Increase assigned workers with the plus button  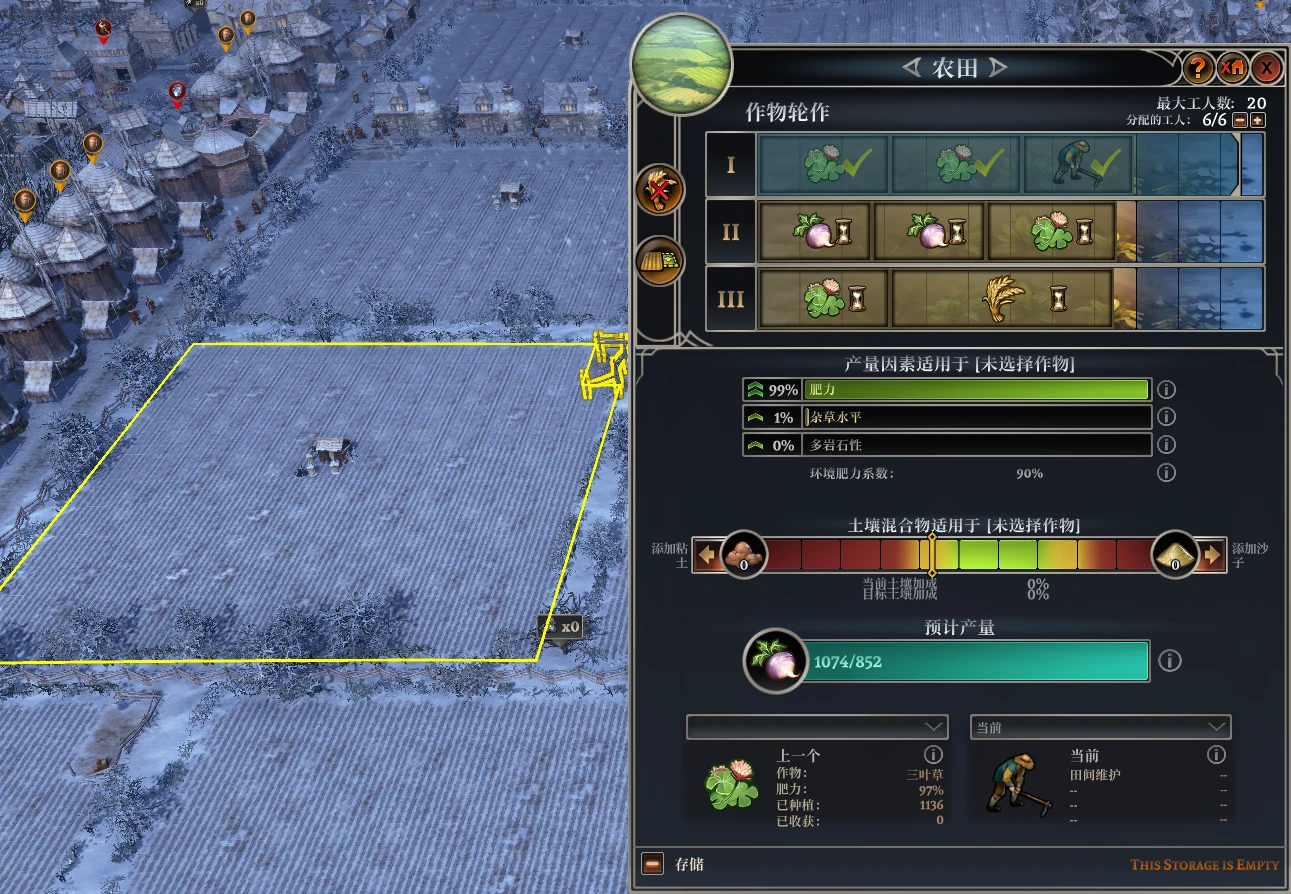(1258, 120)
